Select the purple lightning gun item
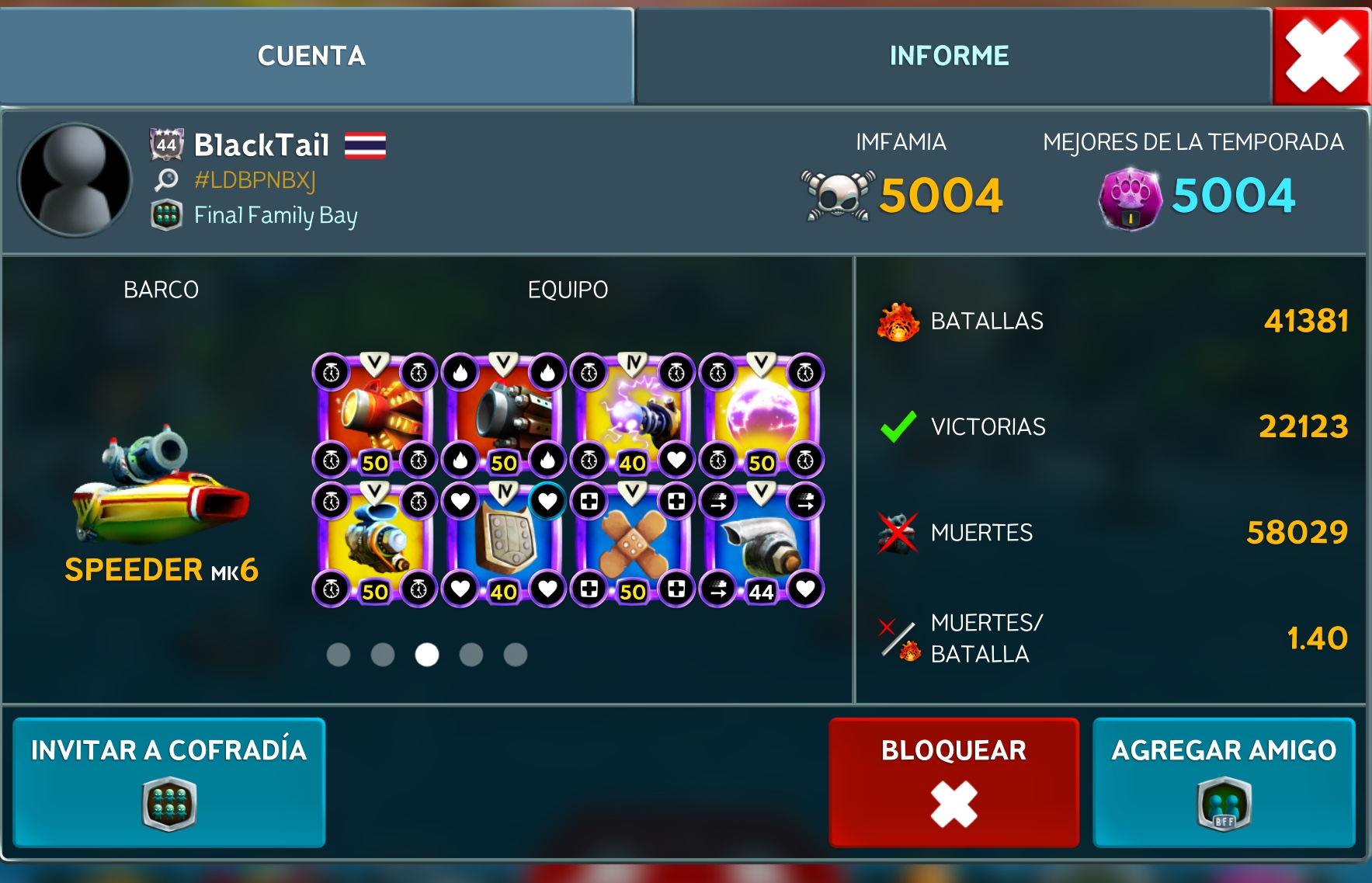 pyautogui.click(x=633, y=416)
